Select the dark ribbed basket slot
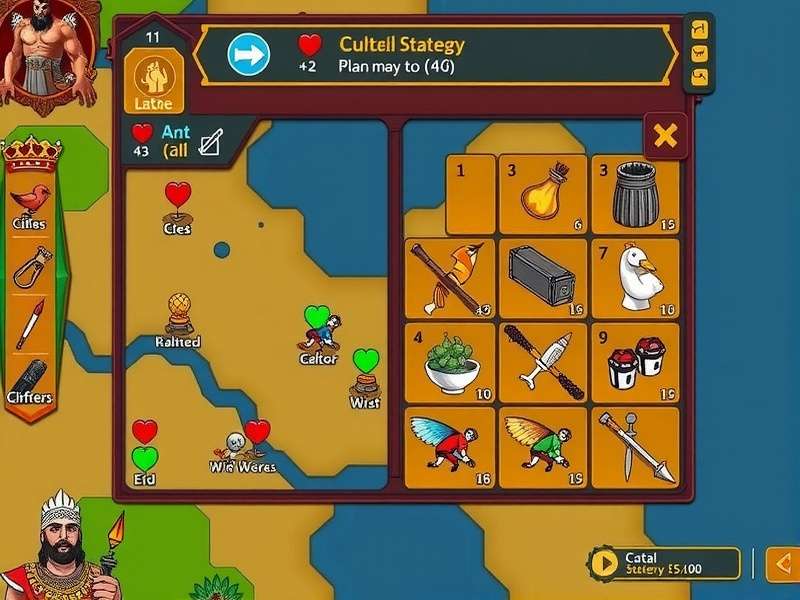800x600 pixels. (635, 194)
